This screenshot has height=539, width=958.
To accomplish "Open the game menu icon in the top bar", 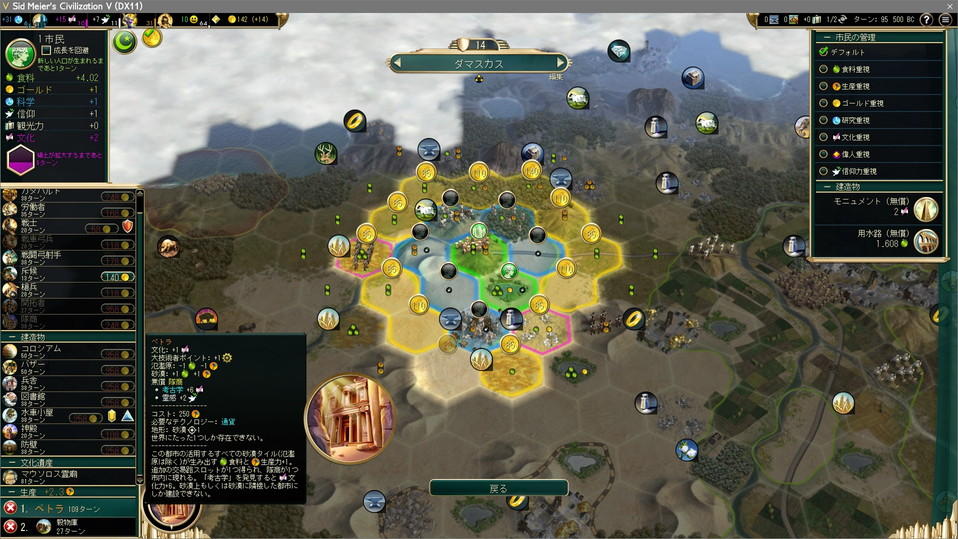I will coord(945,19).
